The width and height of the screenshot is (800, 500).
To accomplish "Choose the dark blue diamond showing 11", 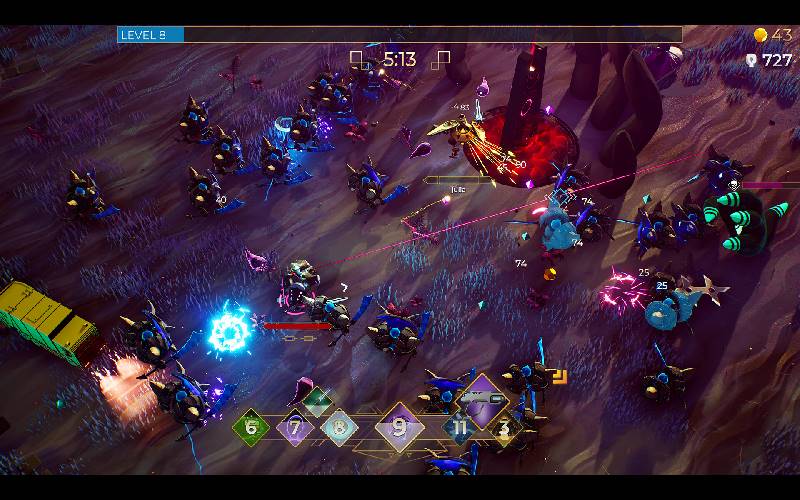I will 459,428.
